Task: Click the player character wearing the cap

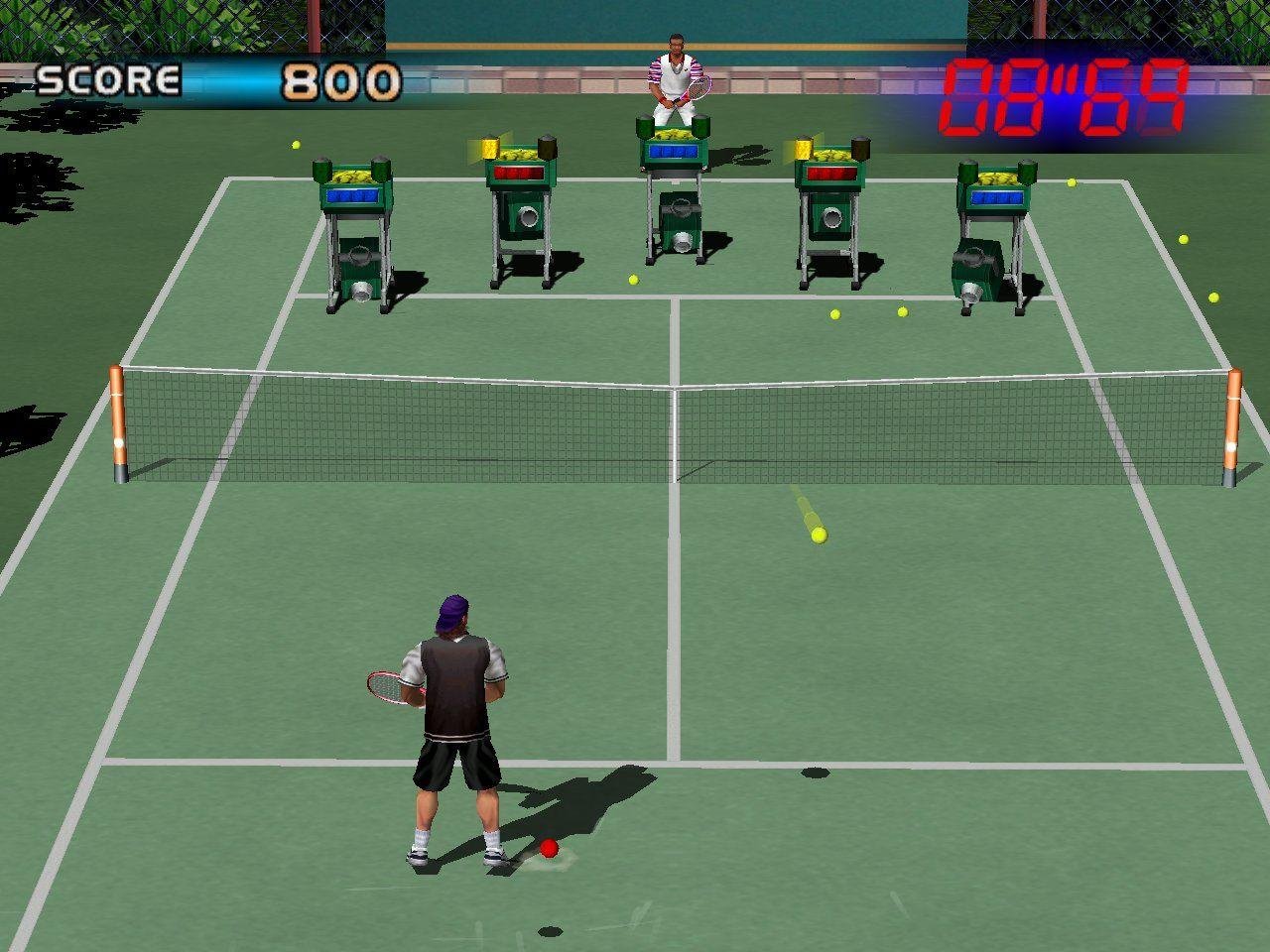Action: pyautogui.click(x=451, y=724)
